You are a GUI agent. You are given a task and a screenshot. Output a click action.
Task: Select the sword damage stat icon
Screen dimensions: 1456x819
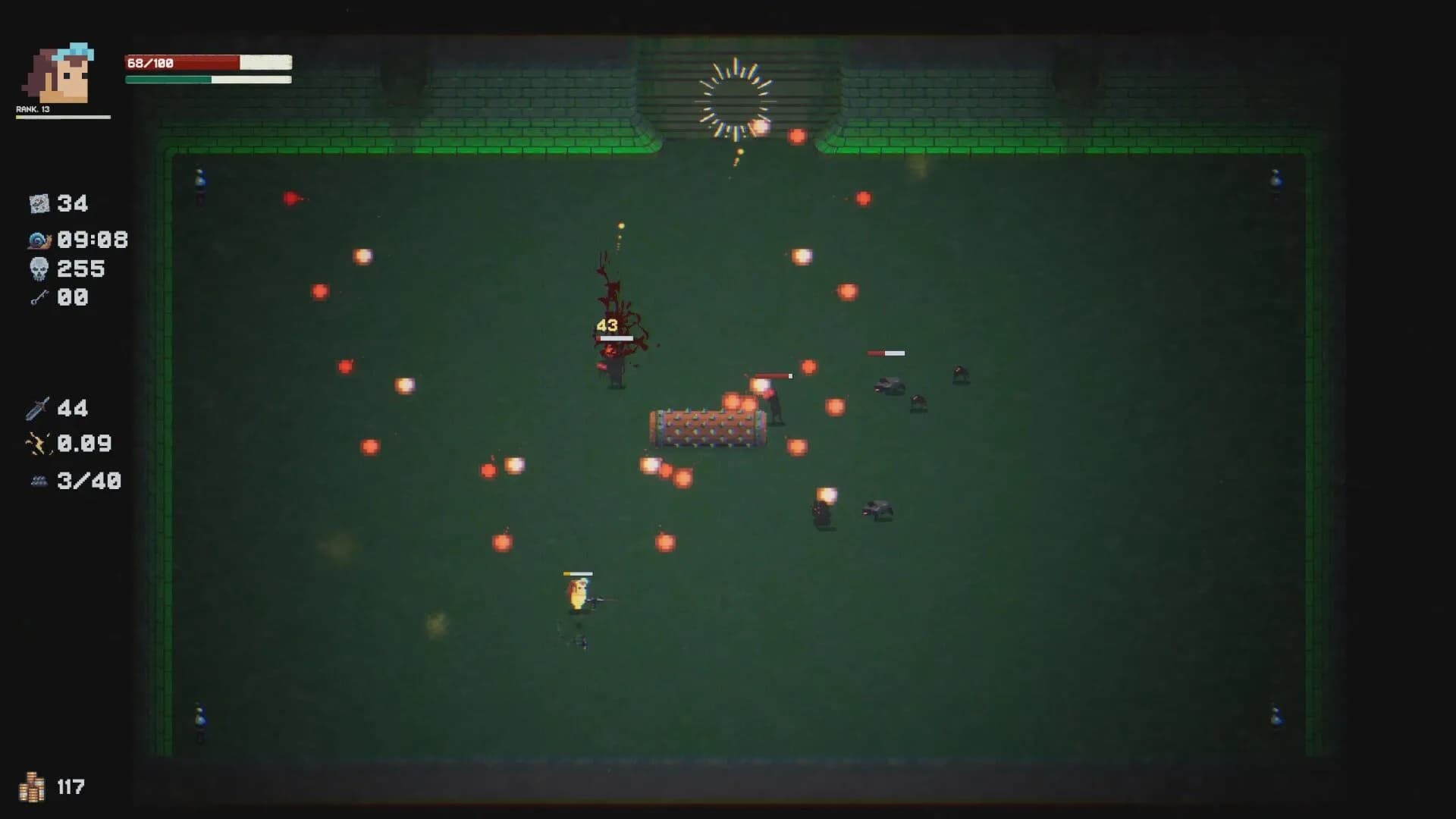pyautogui.click(x=37, y=409)
